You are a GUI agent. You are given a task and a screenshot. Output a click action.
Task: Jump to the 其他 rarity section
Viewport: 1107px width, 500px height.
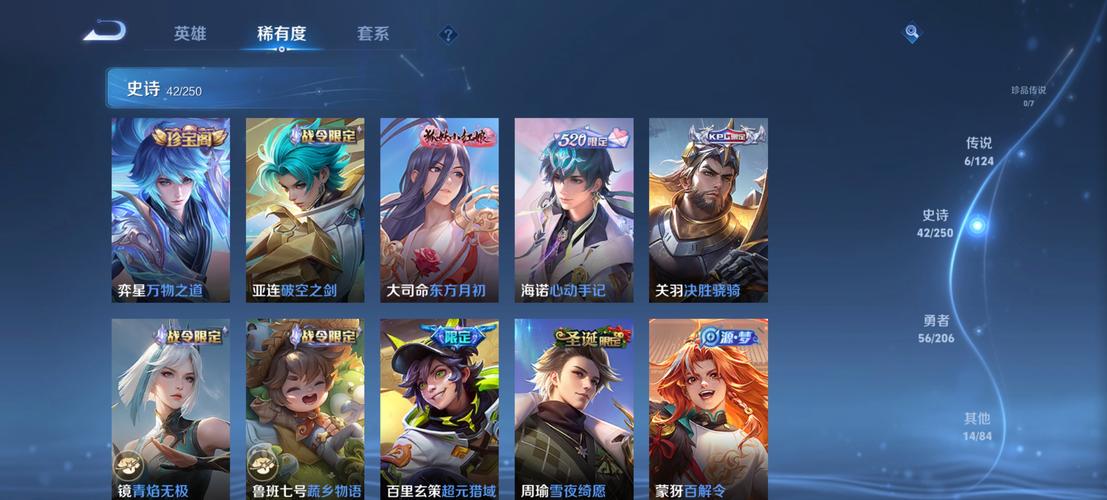point(977,426)
